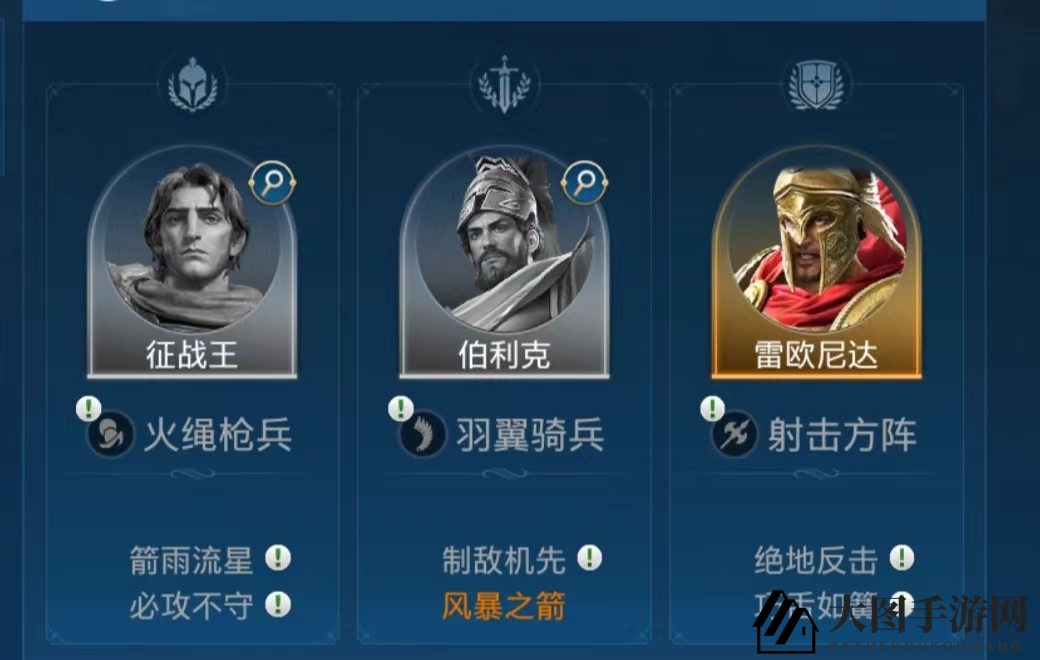Click the shield emblem above 雷欧尼达
The image size is (1040, 660).
click(x=816, y=85)
